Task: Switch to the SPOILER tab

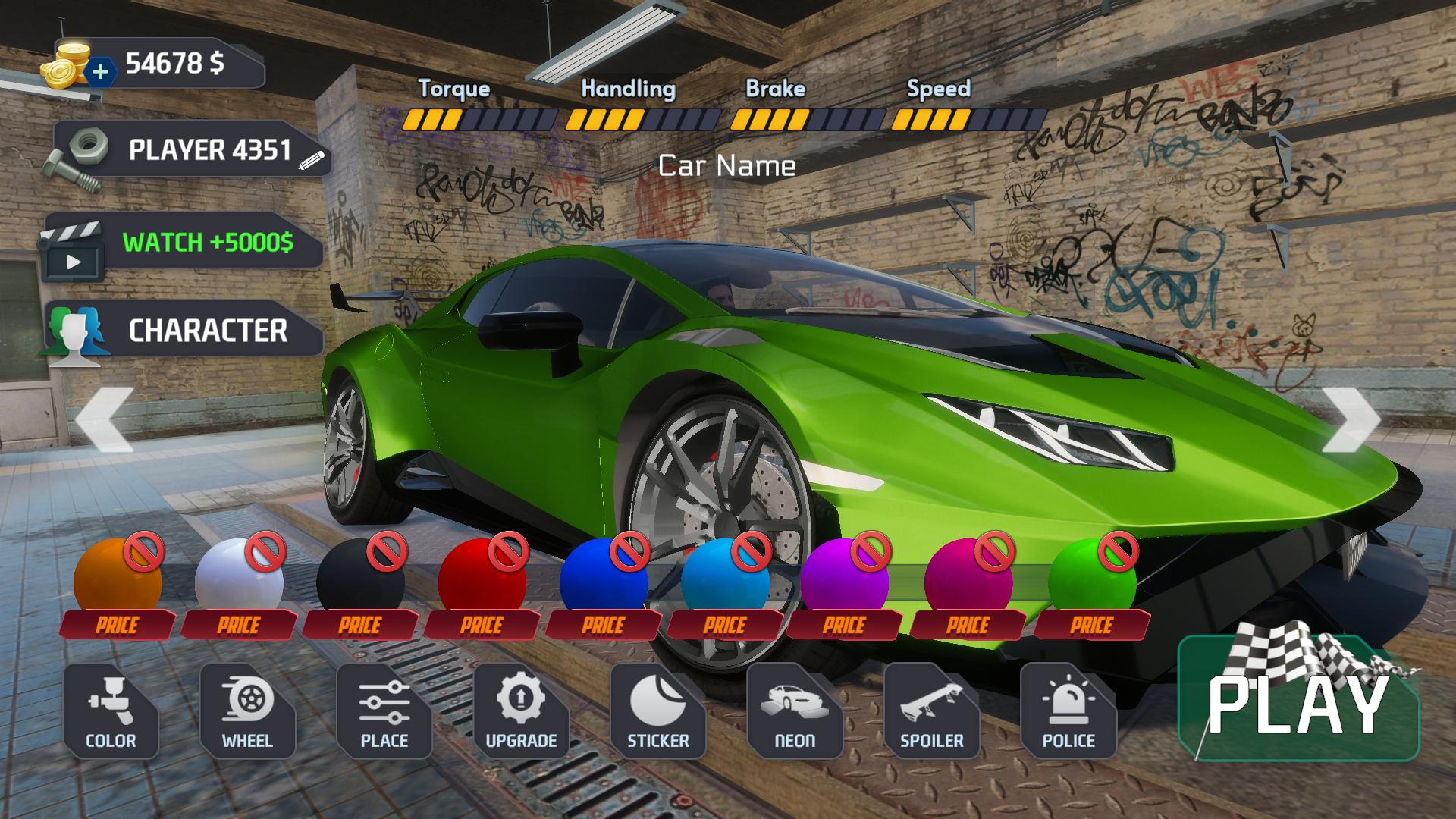Action: [x=931, y=711]
